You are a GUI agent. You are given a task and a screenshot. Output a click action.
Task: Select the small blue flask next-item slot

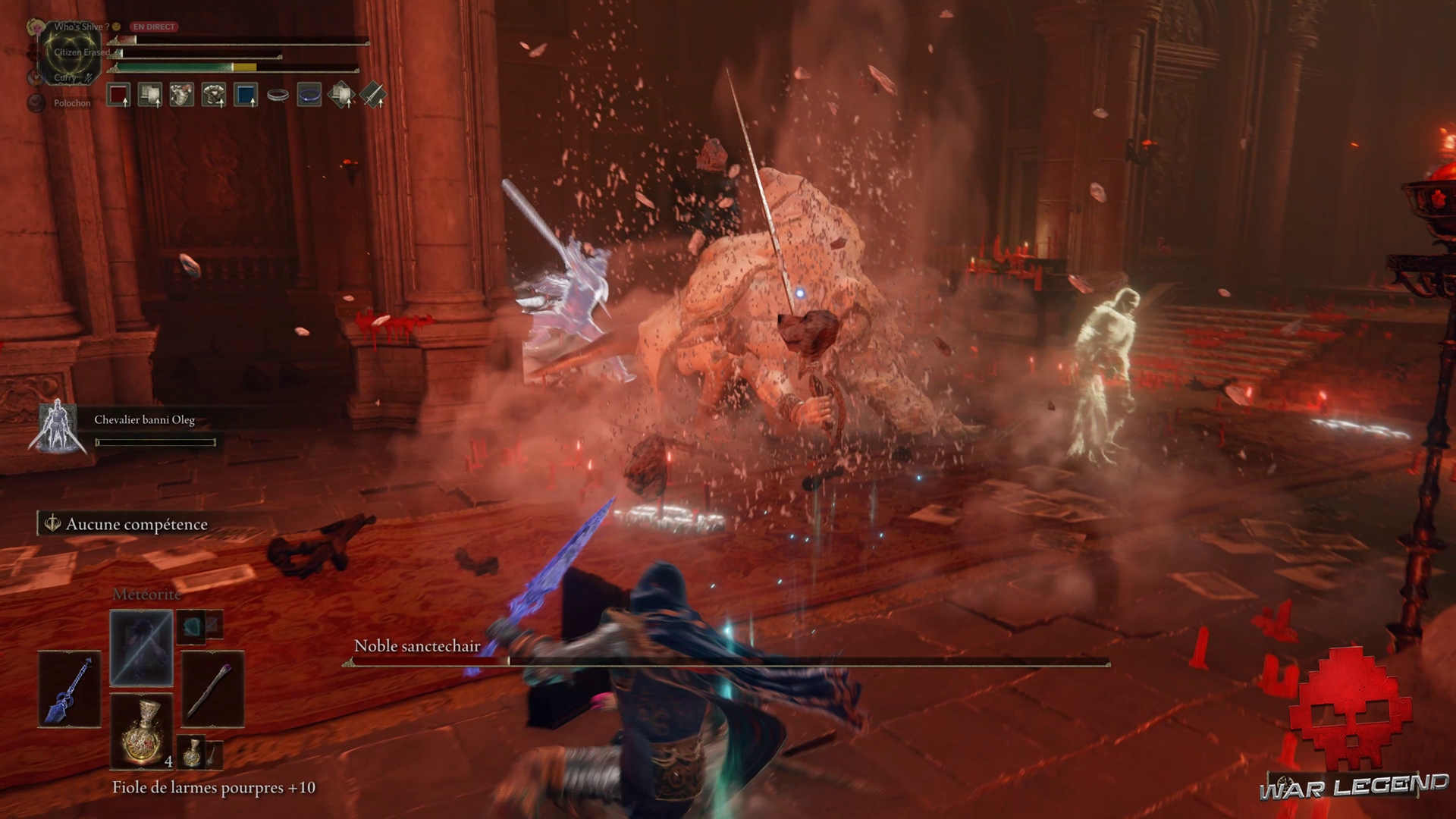pos(193,751)
